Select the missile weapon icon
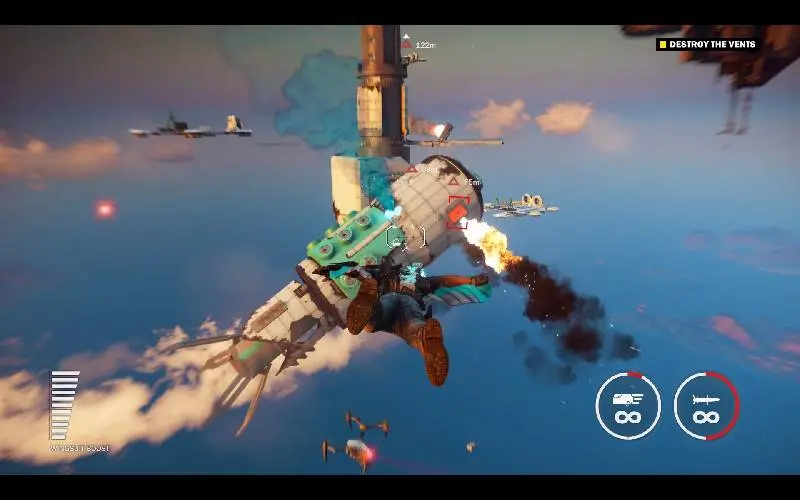This screenshot has width=800, height=500. click(706, 406)
